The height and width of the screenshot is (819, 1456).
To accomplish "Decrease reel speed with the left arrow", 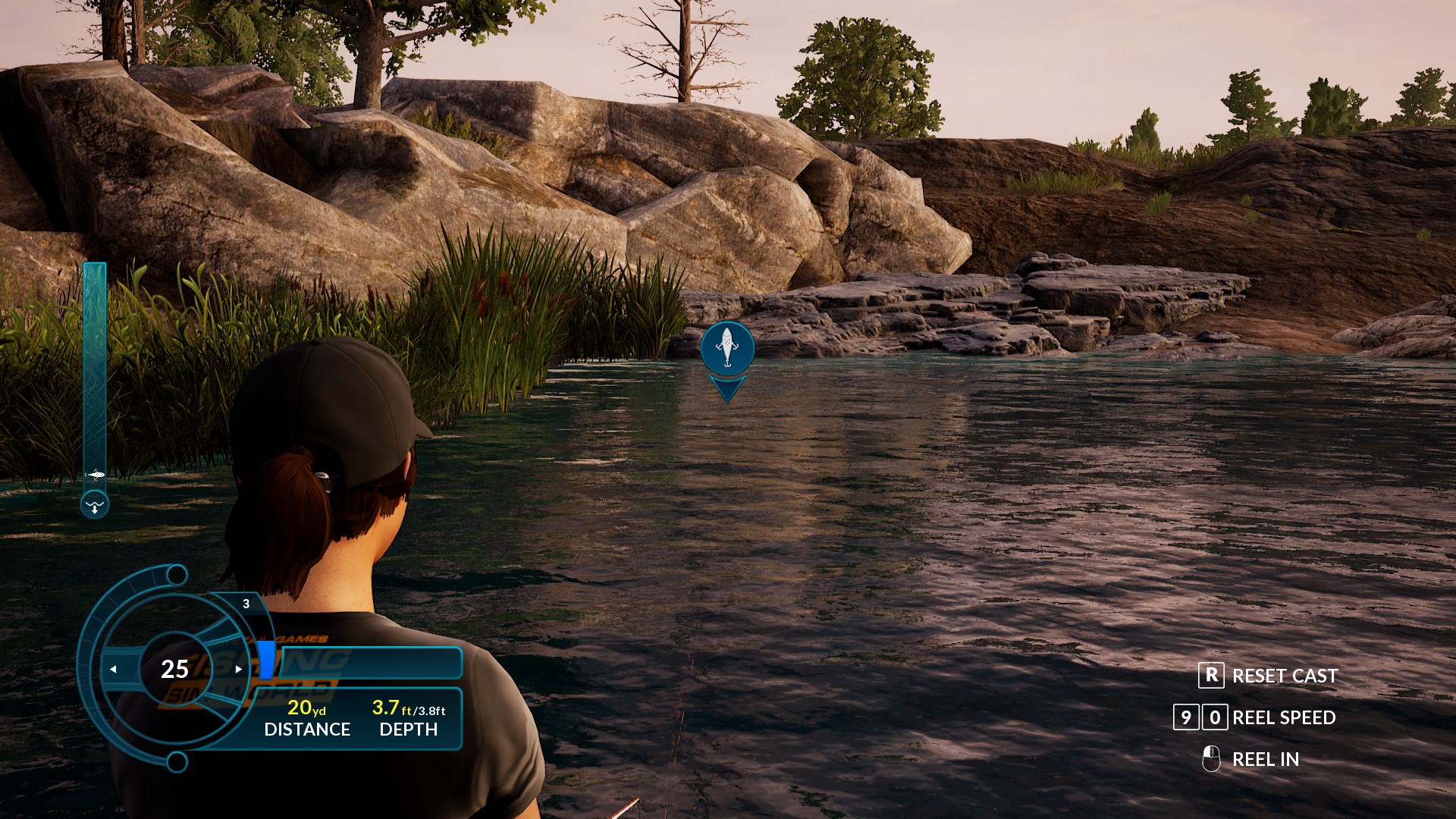I will tap(114, 669).
